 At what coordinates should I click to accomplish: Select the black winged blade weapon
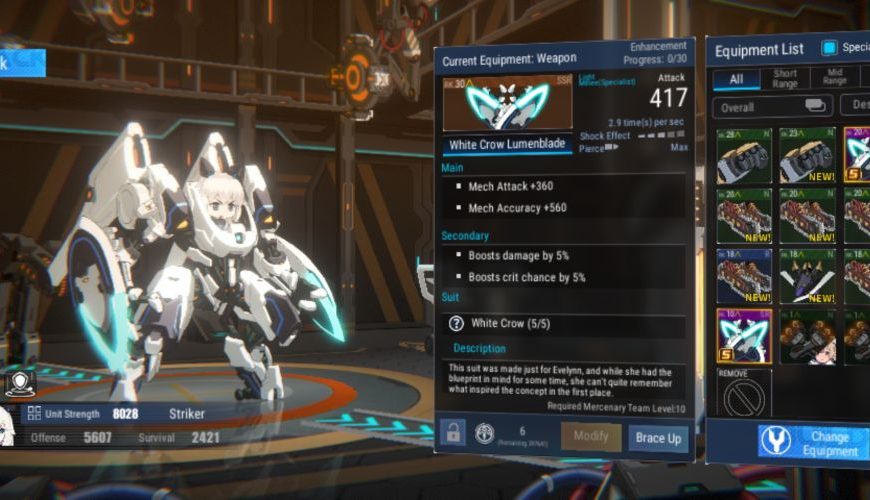[807, 276]
